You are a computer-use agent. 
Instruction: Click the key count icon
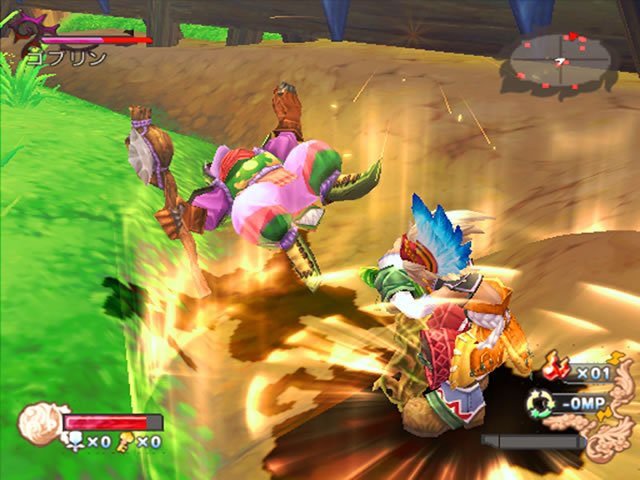[126, 441]
